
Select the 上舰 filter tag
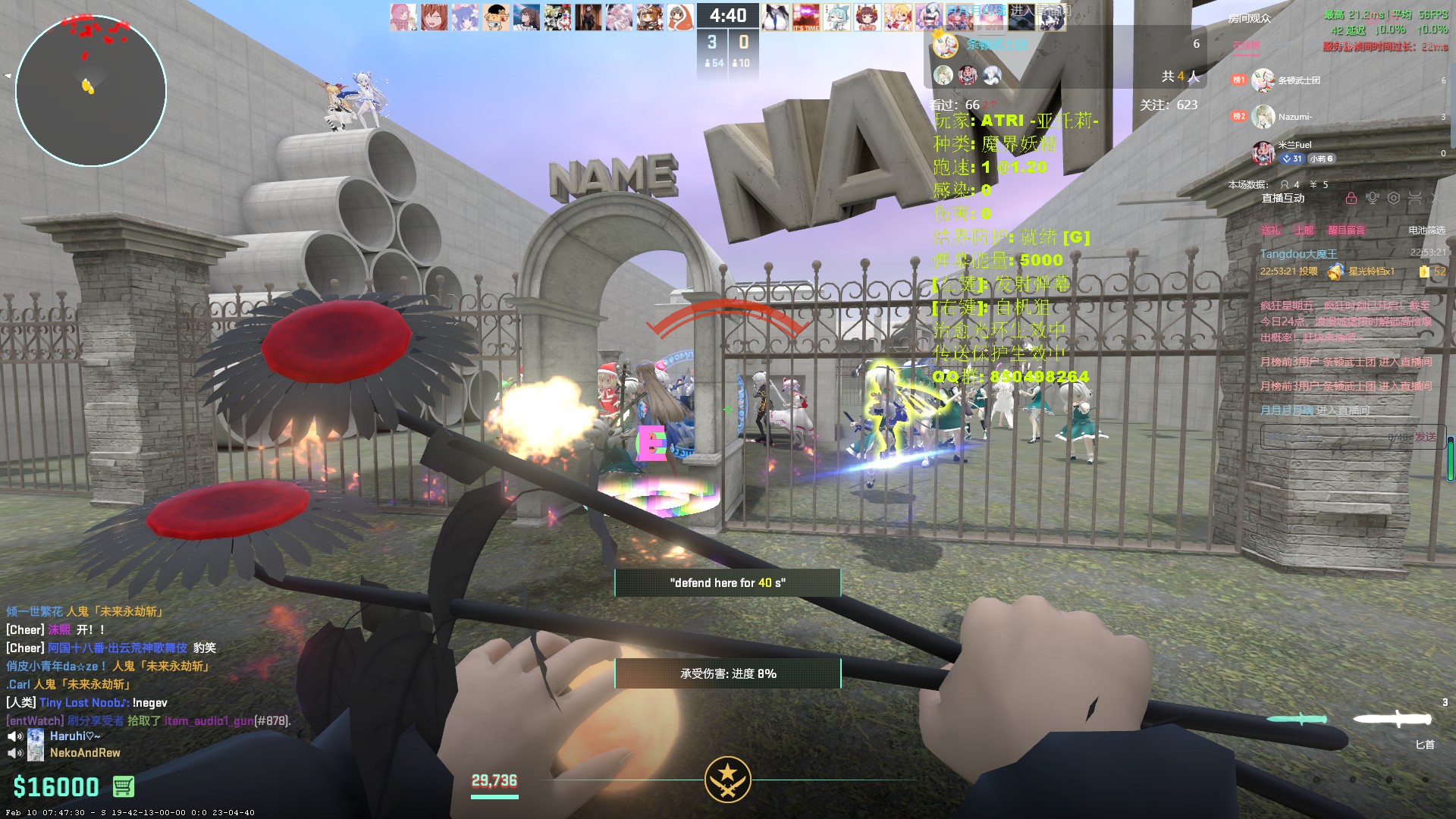click(1304, 230)
